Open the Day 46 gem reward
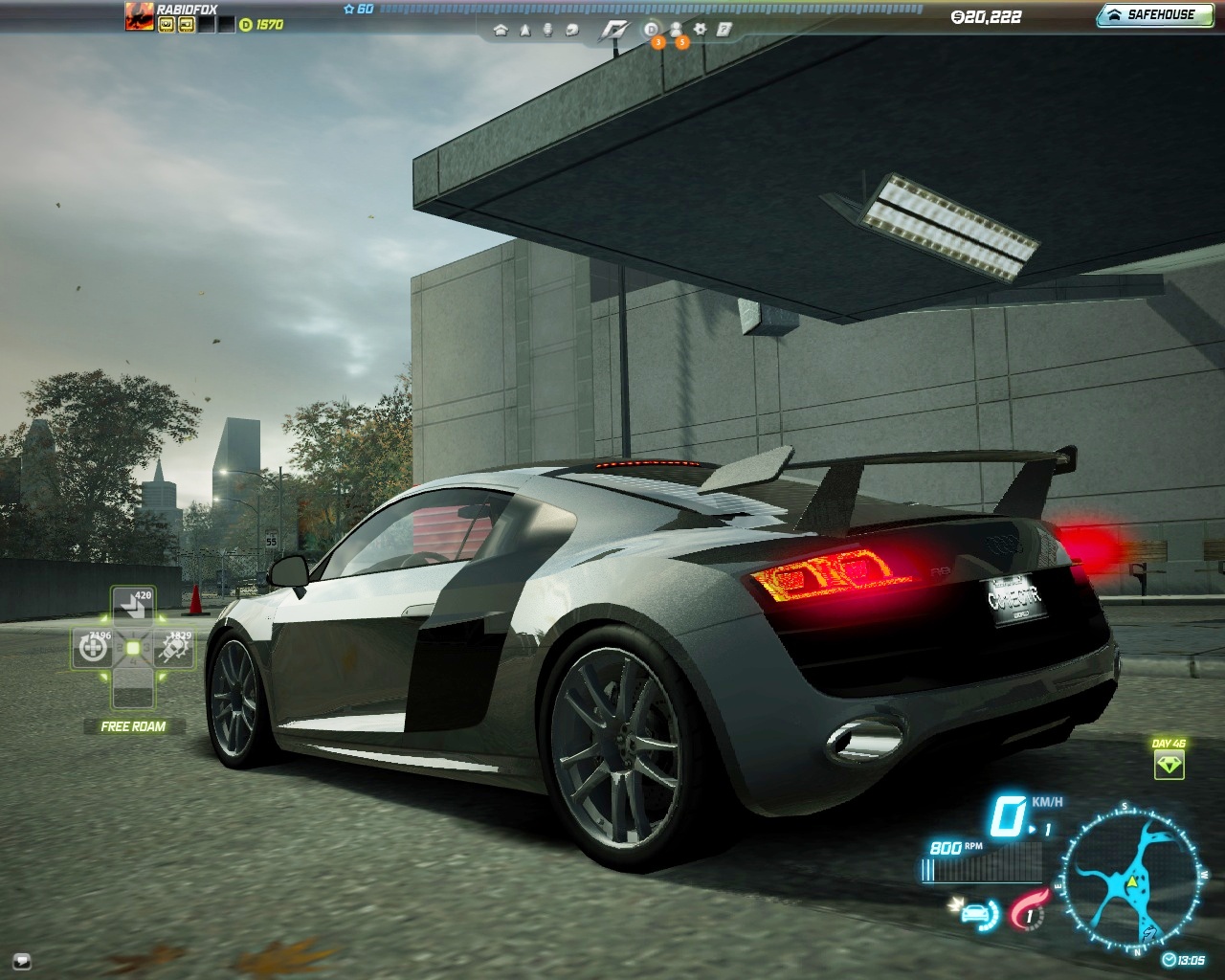Screen dimensions: 1225x980 click(x=1169, y=763)
